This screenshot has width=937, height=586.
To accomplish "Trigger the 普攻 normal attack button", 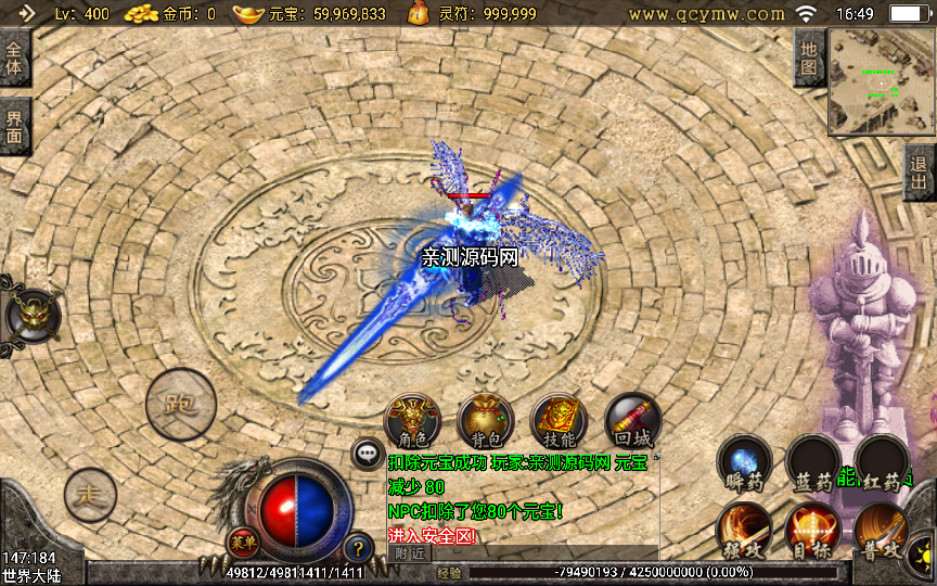I will tap(881, 529).
